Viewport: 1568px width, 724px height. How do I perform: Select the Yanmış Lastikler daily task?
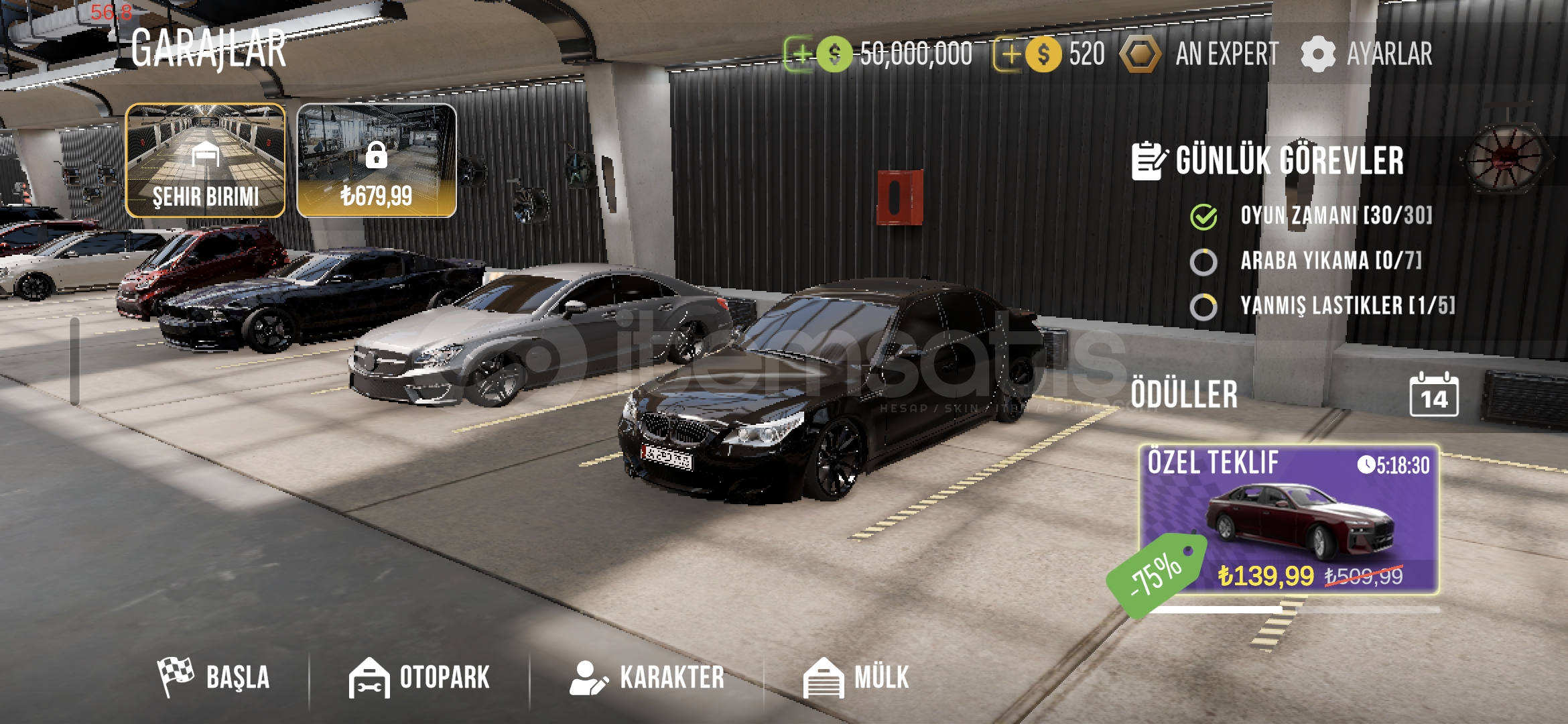pos(1347,306)
